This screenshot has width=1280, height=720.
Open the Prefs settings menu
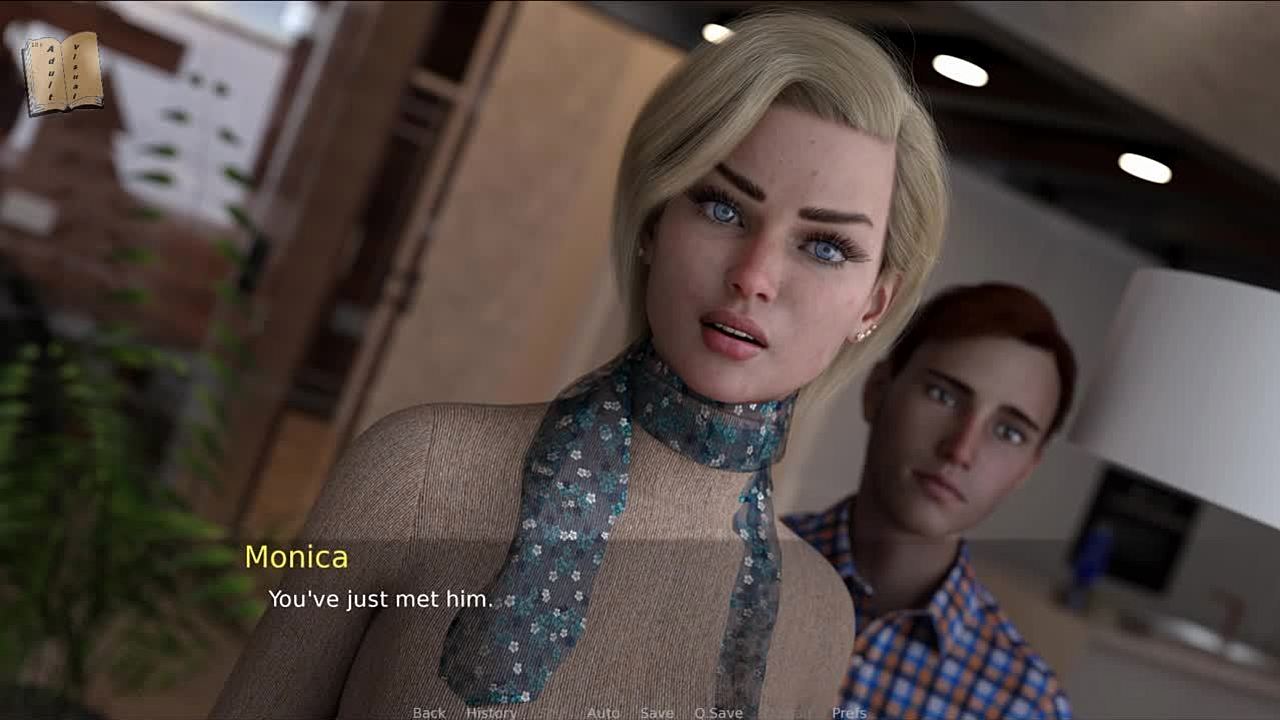(849, 712)
